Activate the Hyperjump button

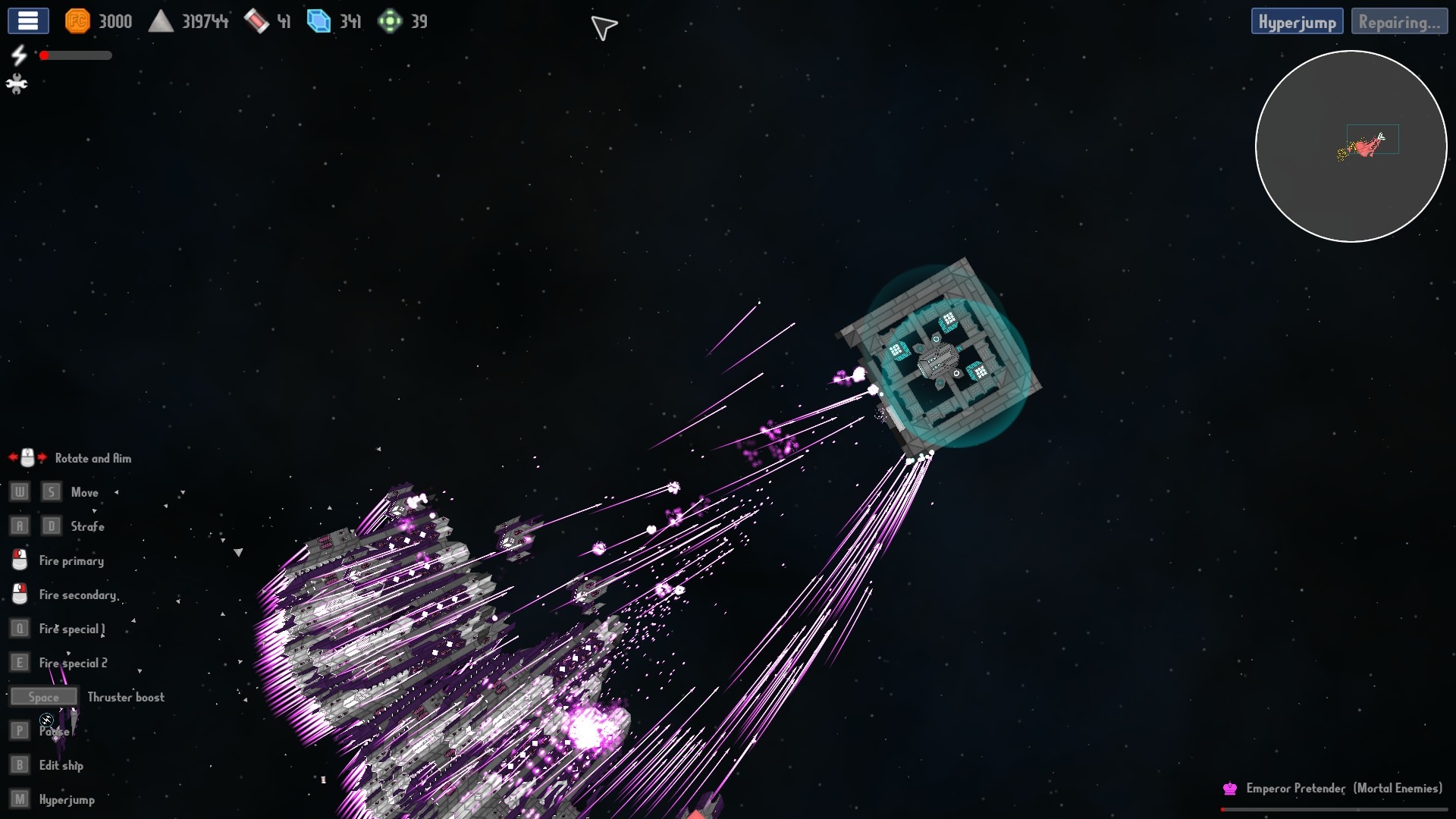[x=1297, y=22]
